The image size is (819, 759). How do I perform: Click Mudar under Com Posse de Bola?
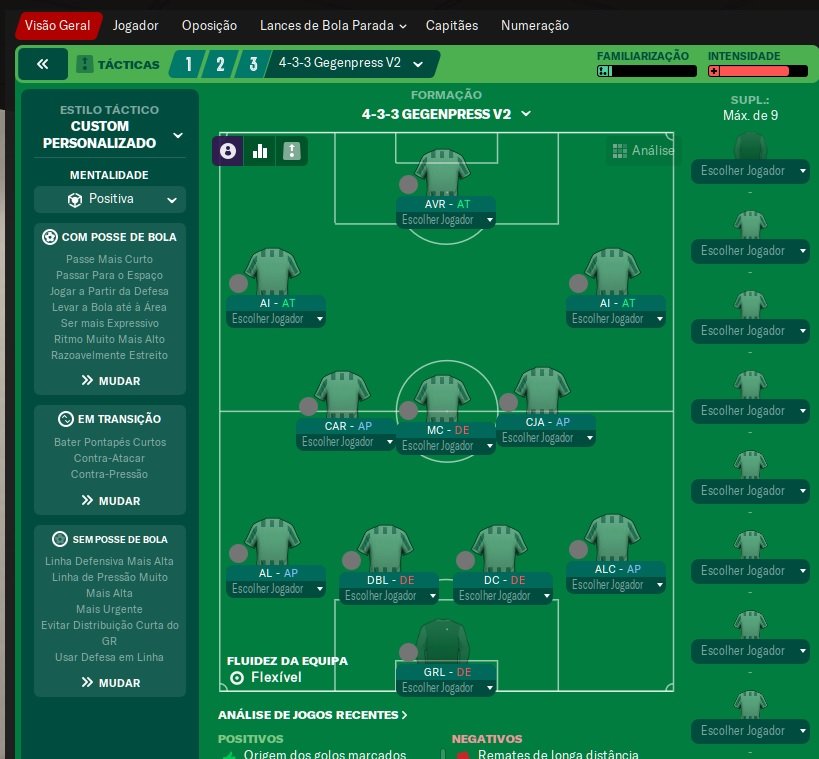tap(110, 381)
